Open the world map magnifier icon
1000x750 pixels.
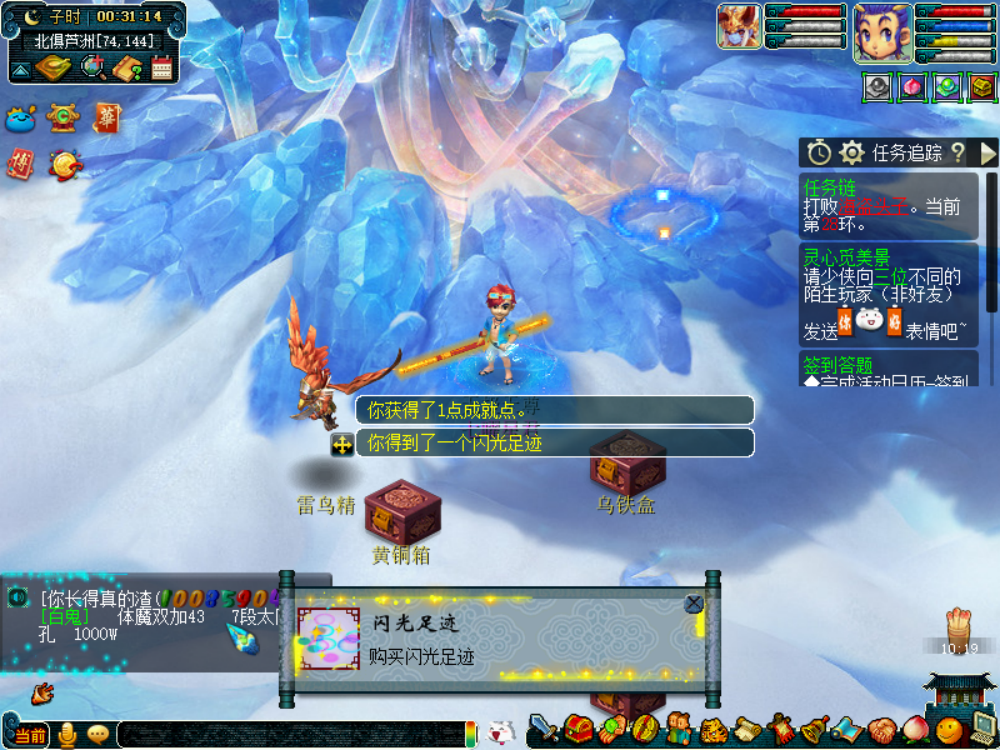pyautogui.click(x=93, y=68)
